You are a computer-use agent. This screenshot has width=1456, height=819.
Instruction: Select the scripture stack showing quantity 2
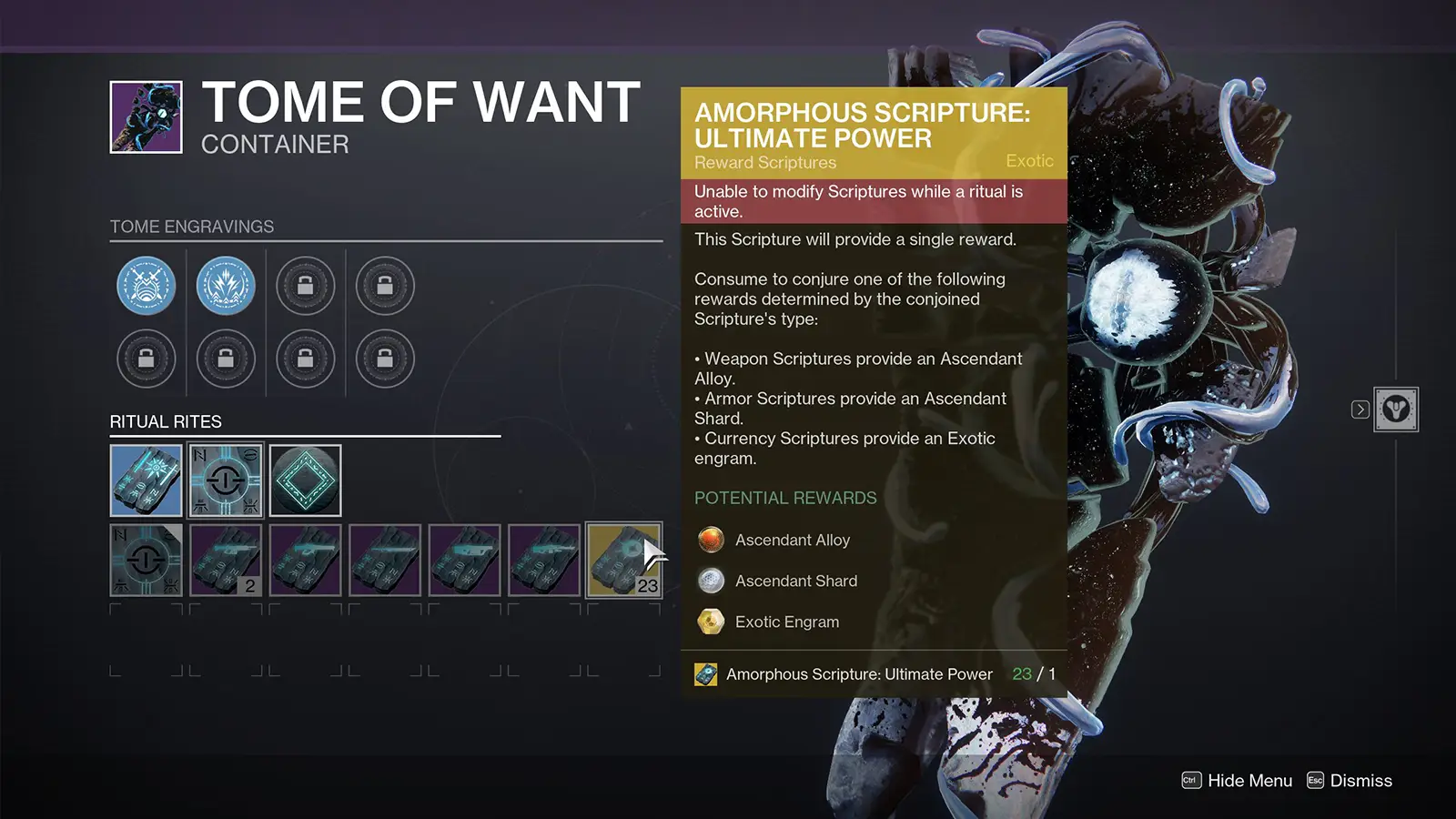click(225, 560)
